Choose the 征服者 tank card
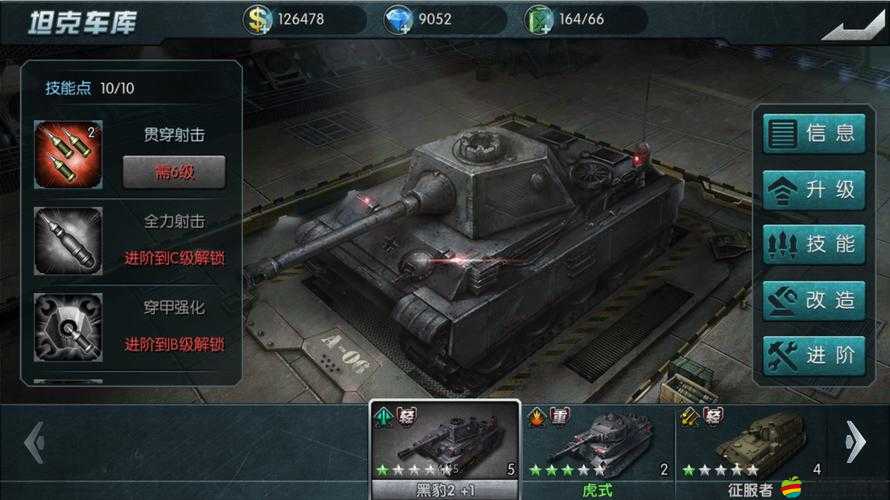The height and width of the screenshot is (500, 890). [750, 450]
